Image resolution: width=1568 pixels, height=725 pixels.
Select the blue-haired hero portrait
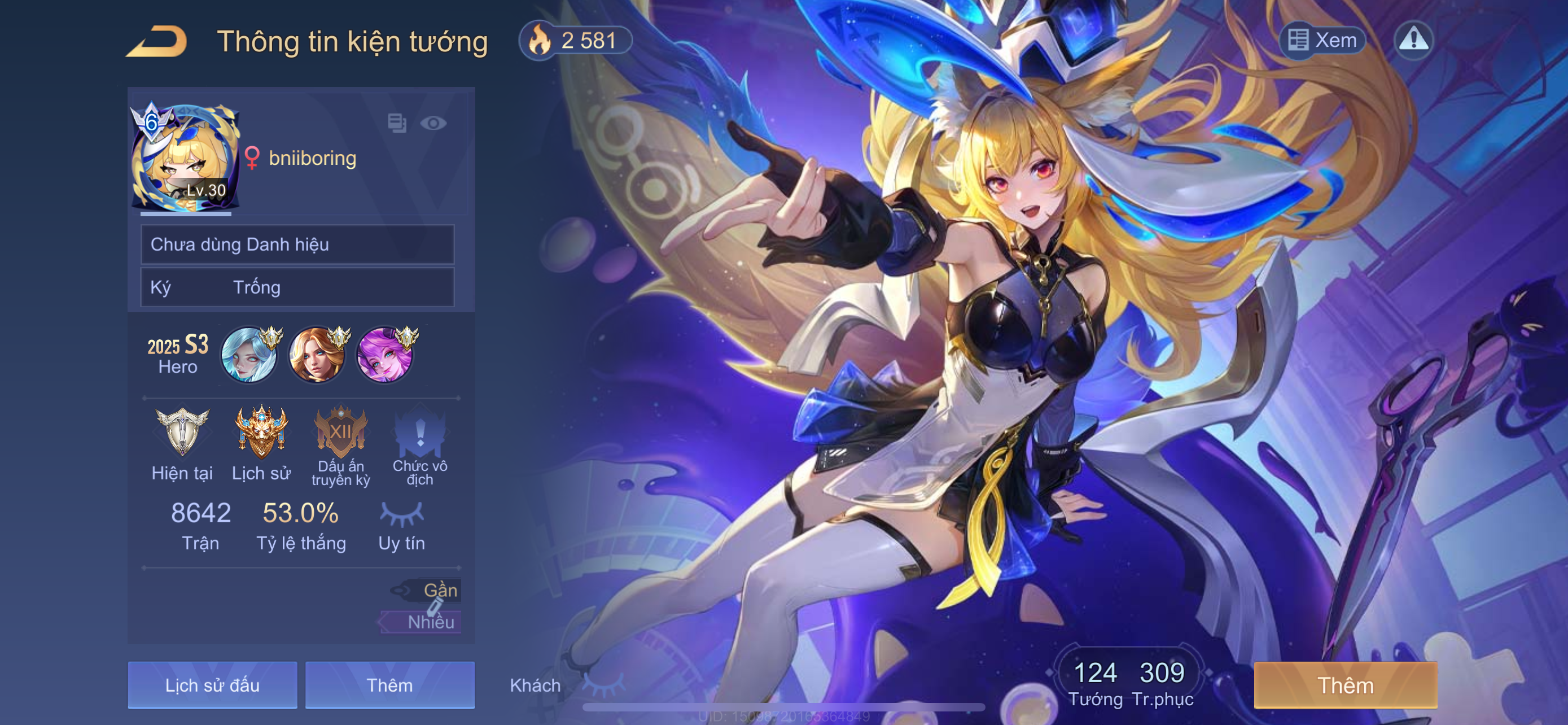249,354
